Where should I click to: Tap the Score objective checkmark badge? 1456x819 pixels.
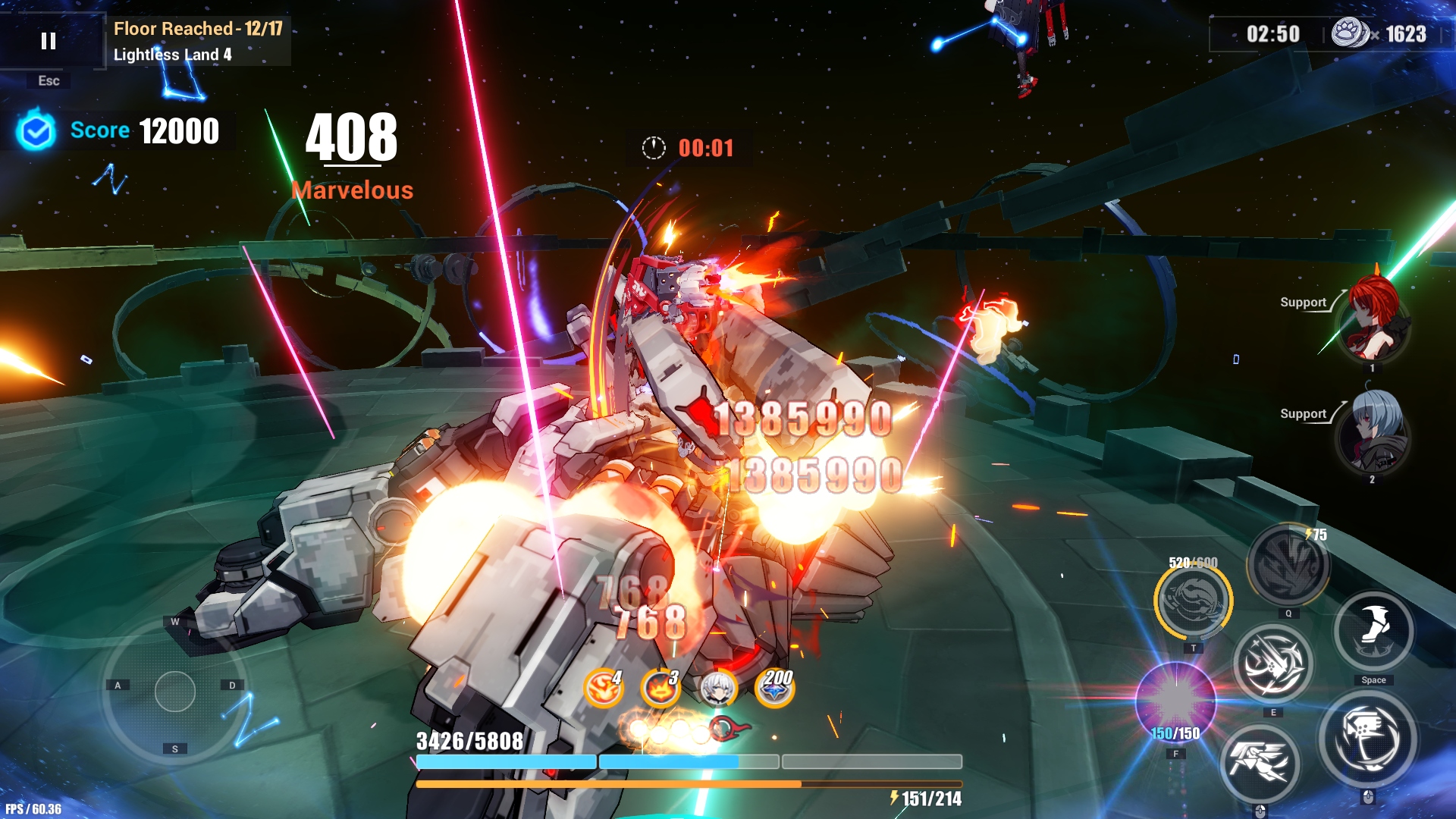coord(36,131)
